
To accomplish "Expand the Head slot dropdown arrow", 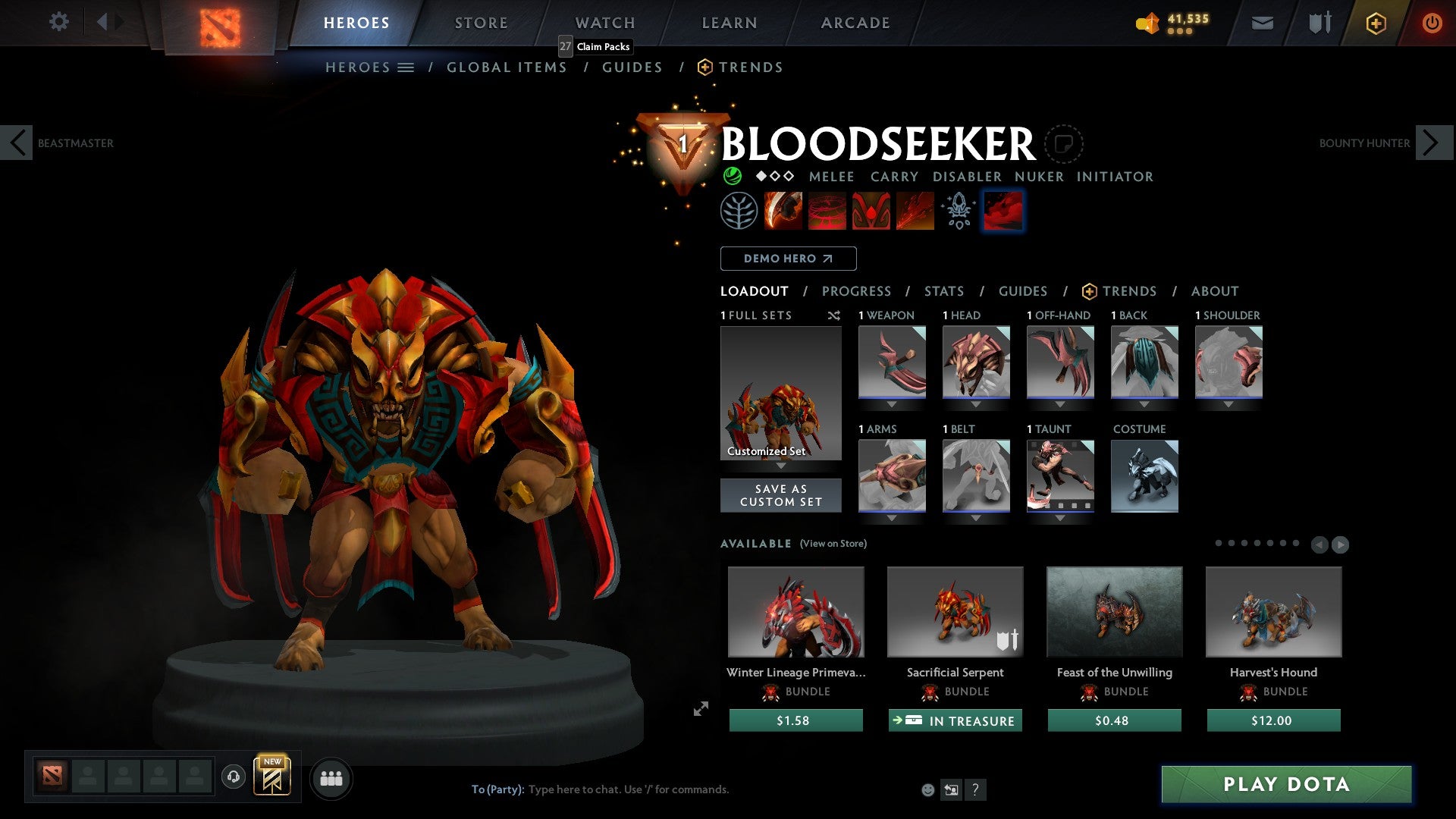I will (x=976, y=404).
